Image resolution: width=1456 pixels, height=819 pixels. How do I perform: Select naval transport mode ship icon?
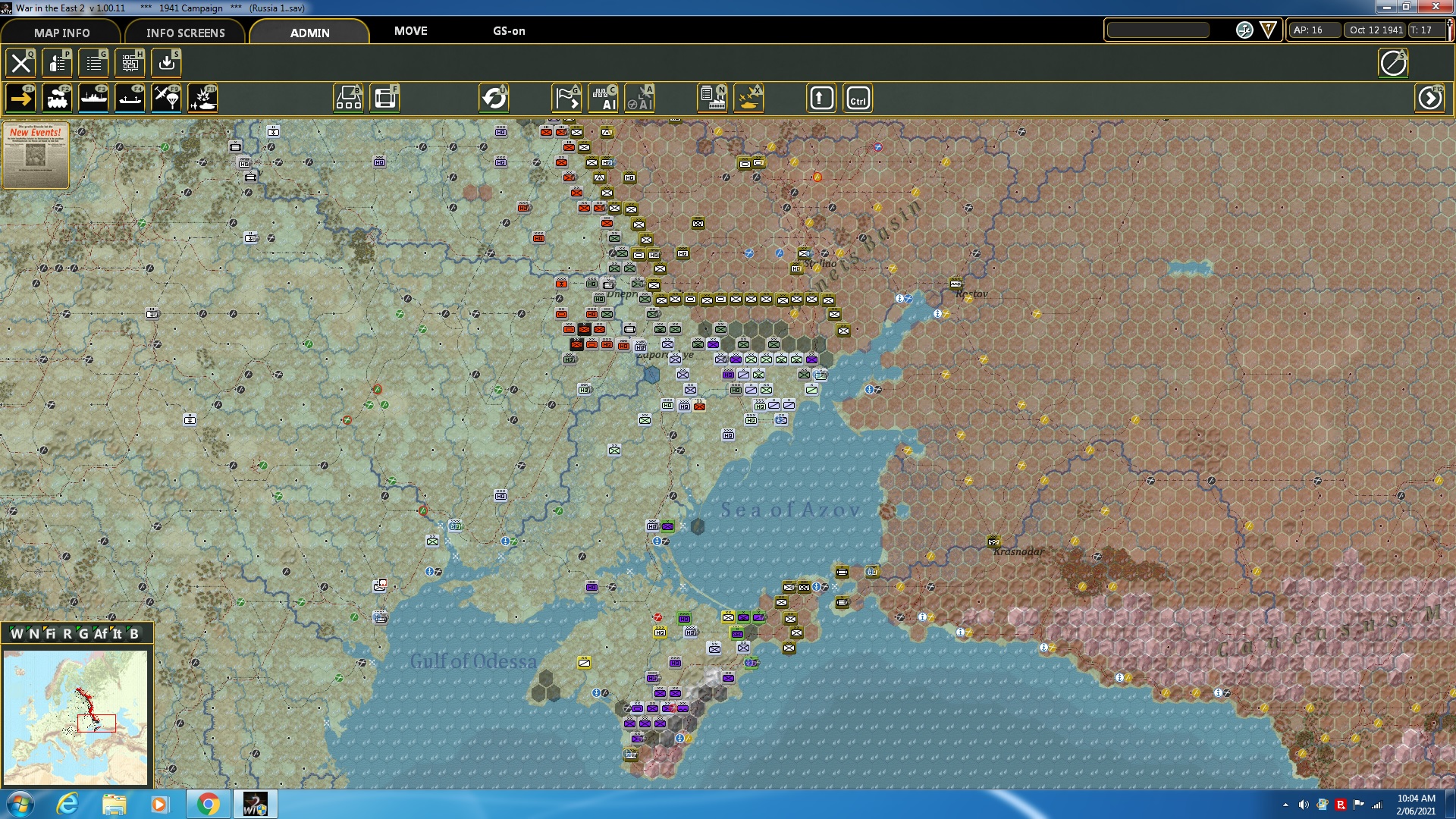[x=93, y=97]
